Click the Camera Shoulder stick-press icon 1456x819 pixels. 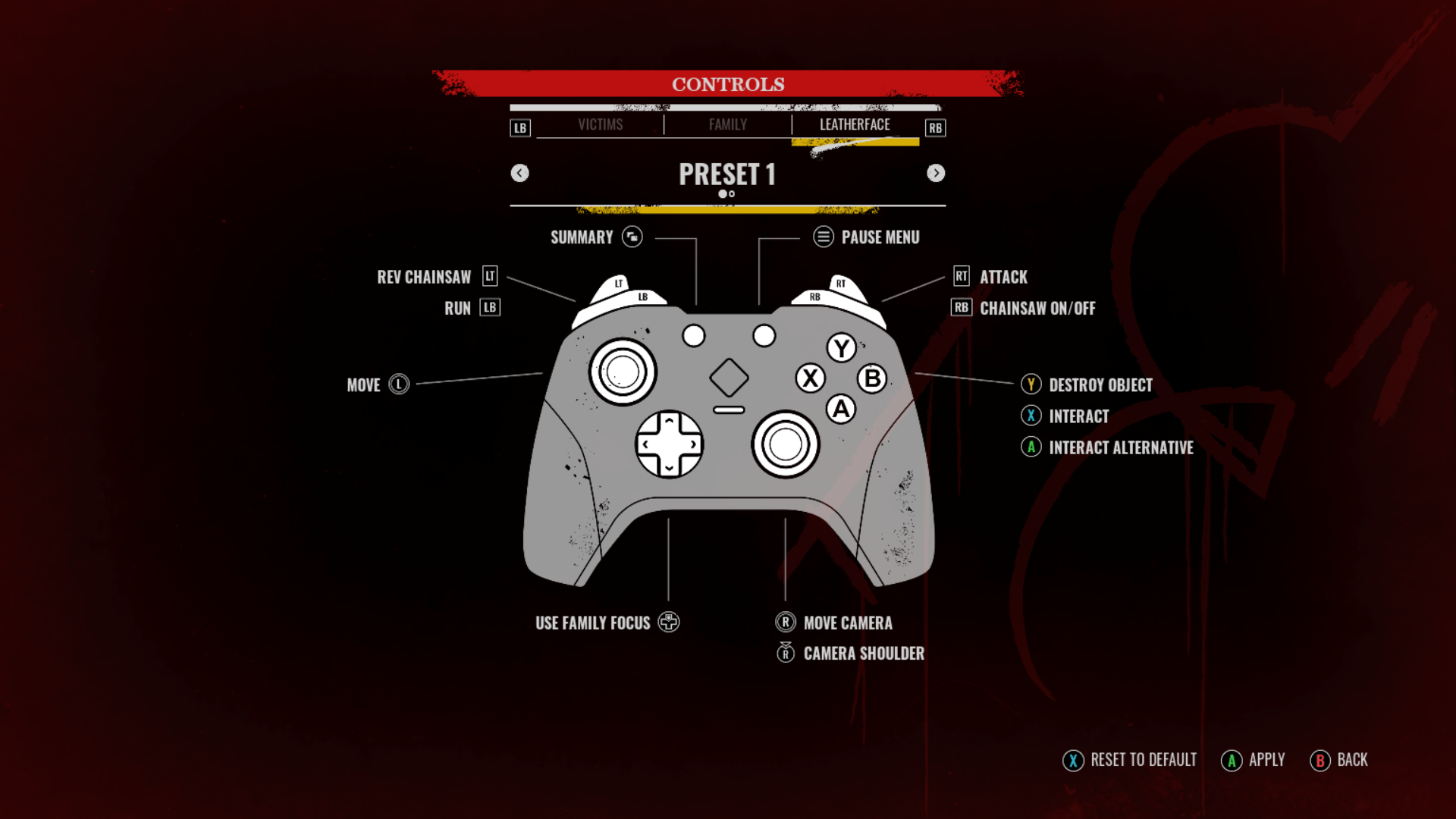[785, 653]
